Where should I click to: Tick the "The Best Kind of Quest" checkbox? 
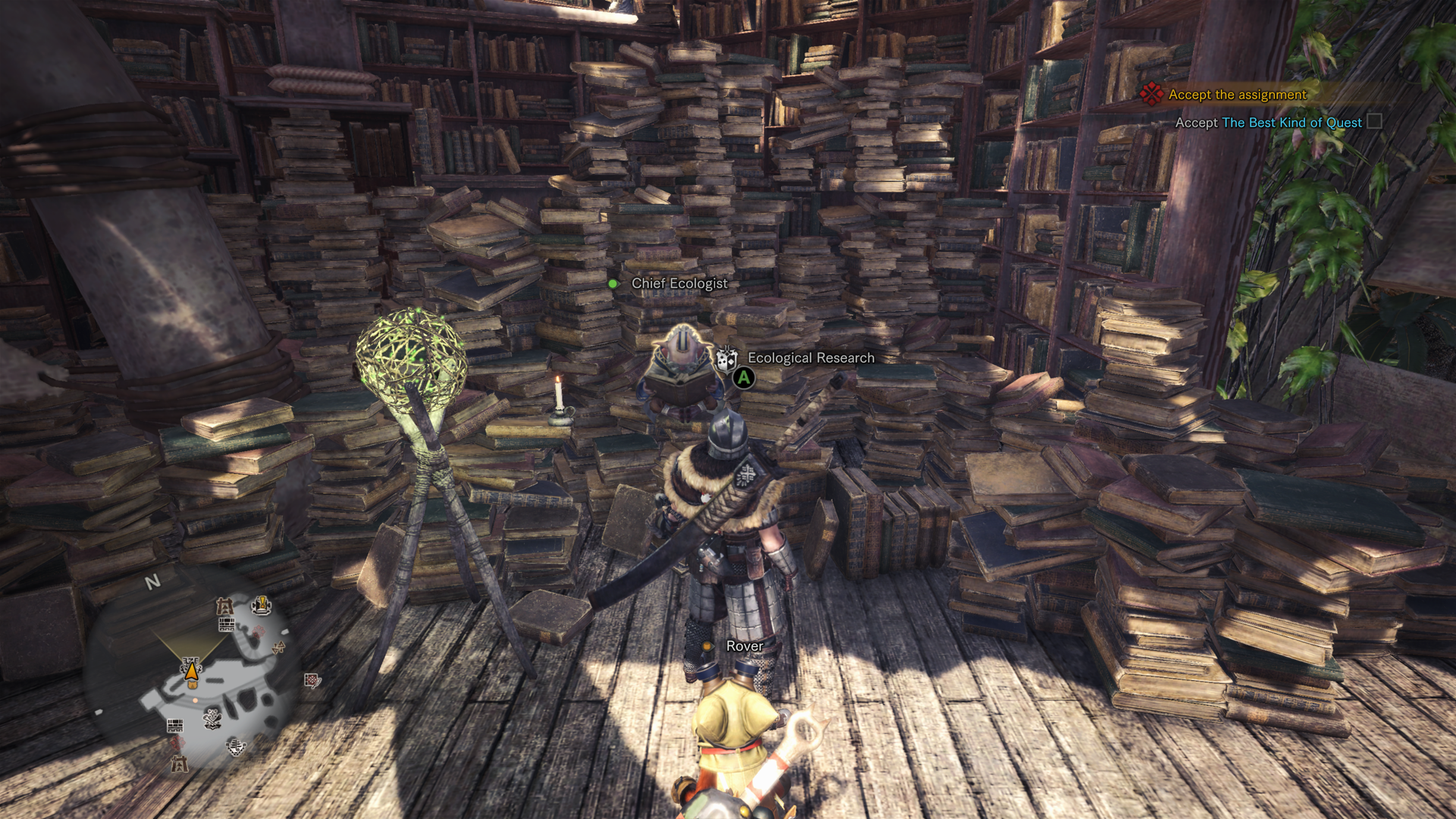[1373, 122]
